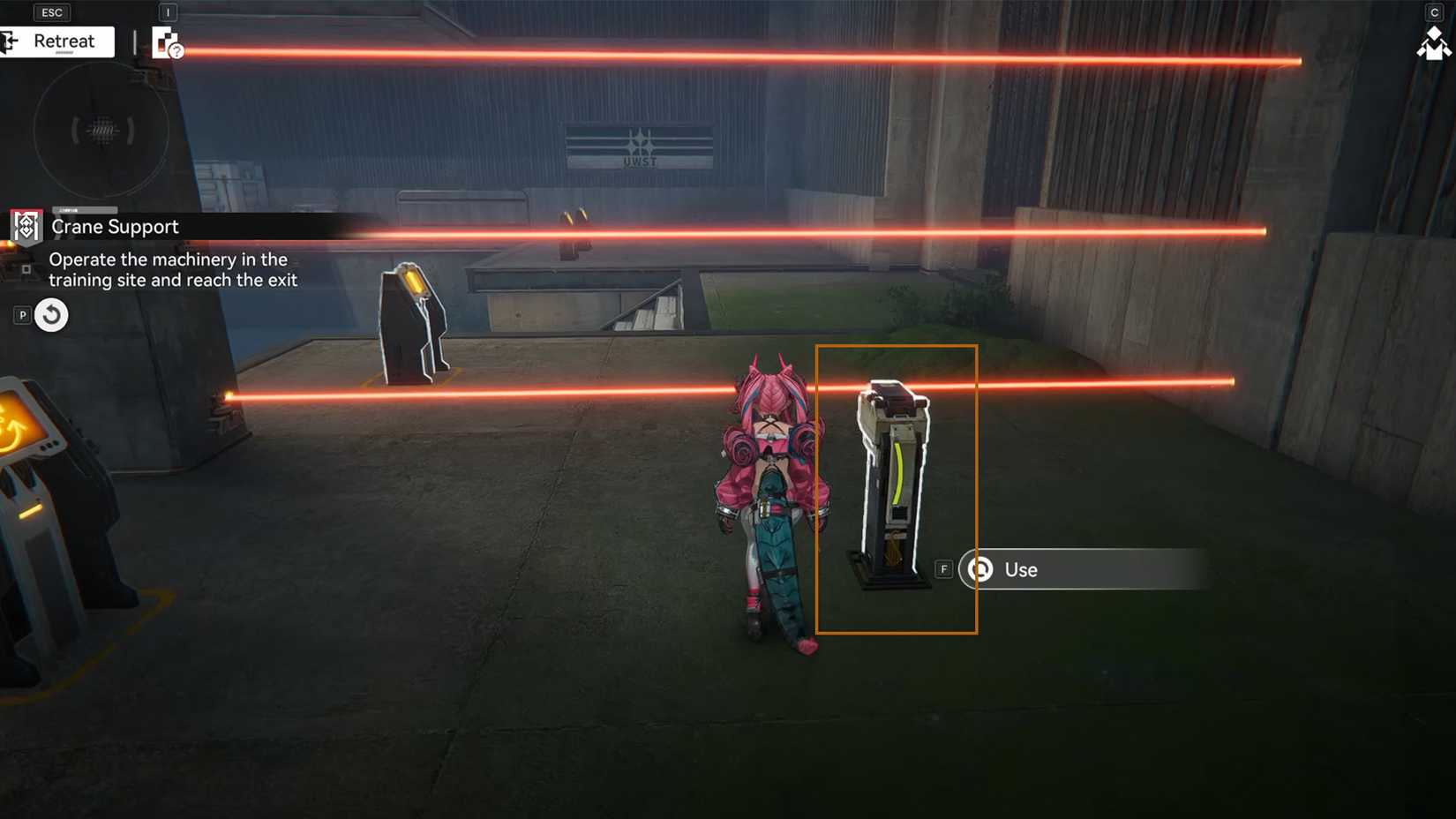Click the ESC key label
This screenshot has width=1456, height=819.
pos(51,11)
